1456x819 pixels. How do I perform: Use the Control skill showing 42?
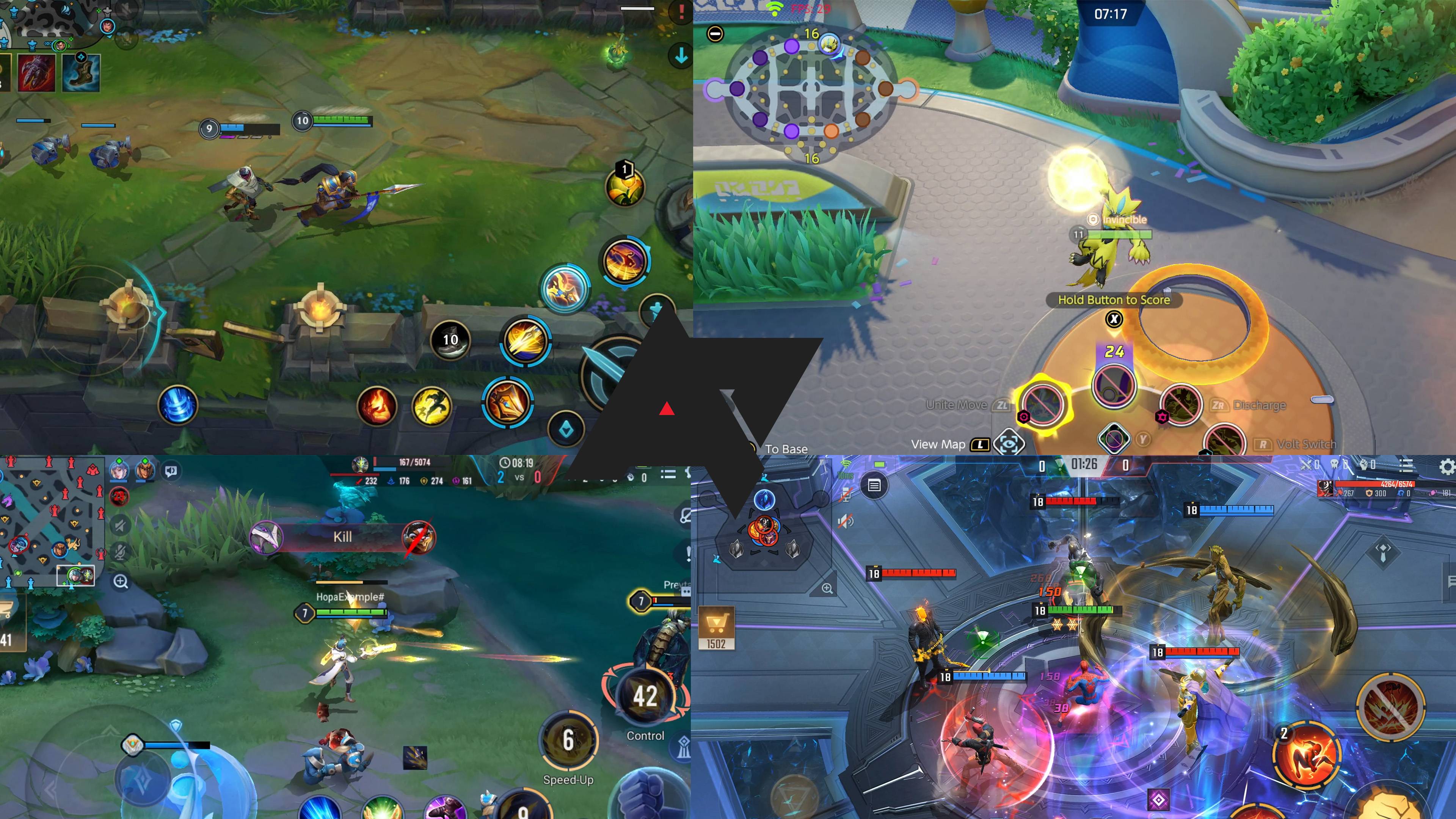pyautogui.click(x=645, y=697)
